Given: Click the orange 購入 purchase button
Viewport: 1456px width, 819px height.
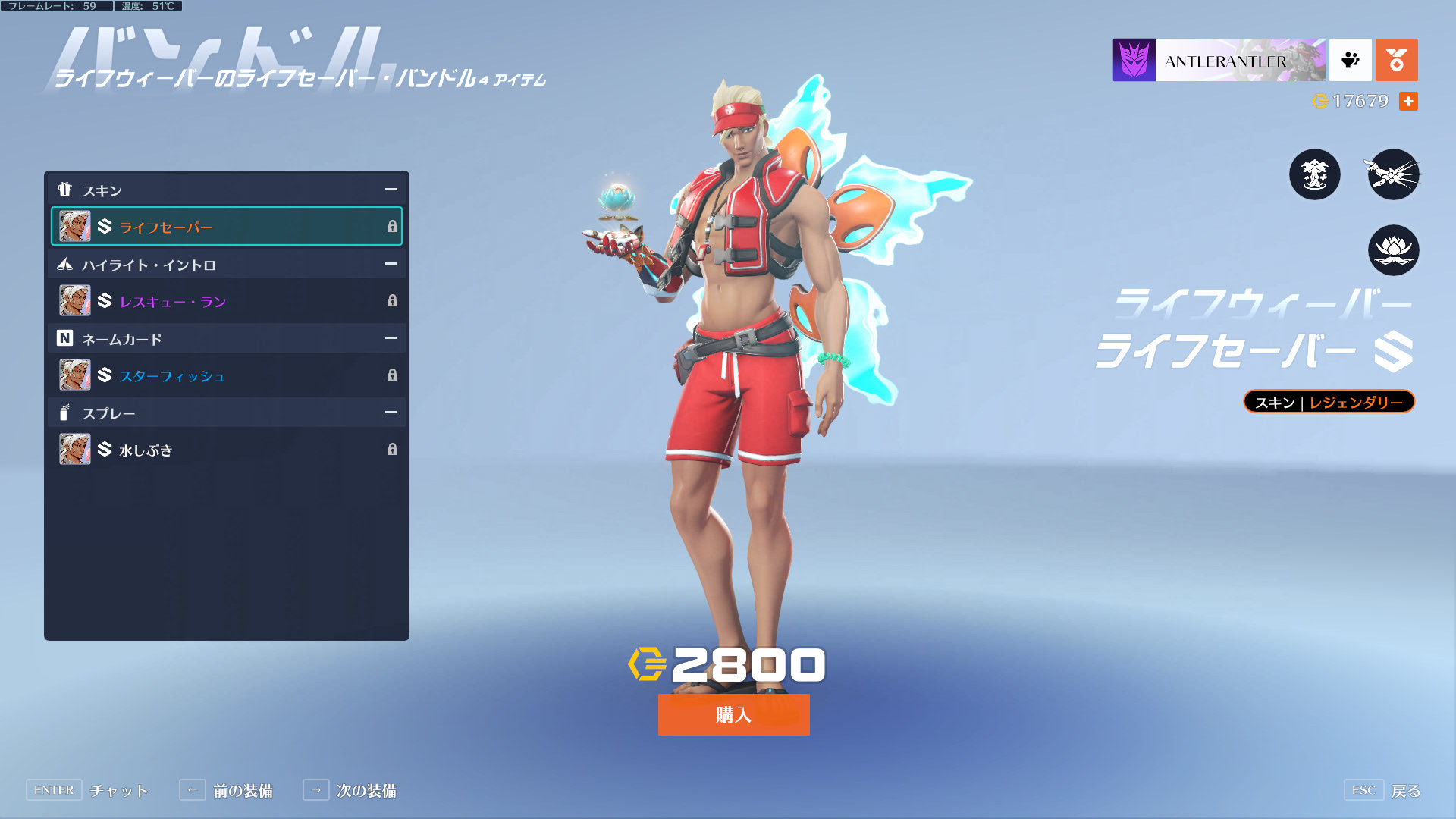Looking at the screenshot, I should coord(733,714).
